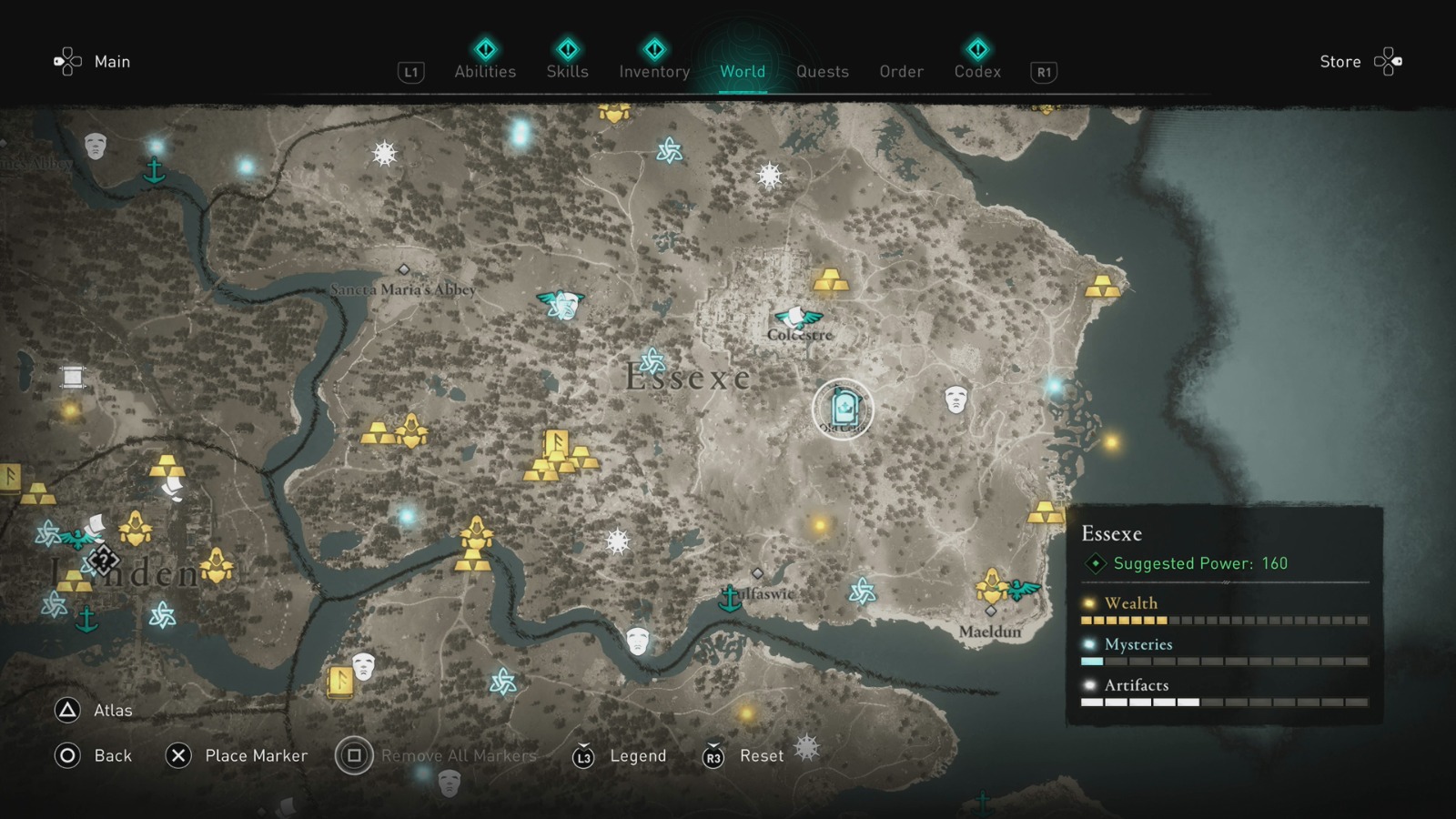Click the white star icon below the Essexe label
The height and width of the screenshot is (819, 1456).
(x=619, y=541)
